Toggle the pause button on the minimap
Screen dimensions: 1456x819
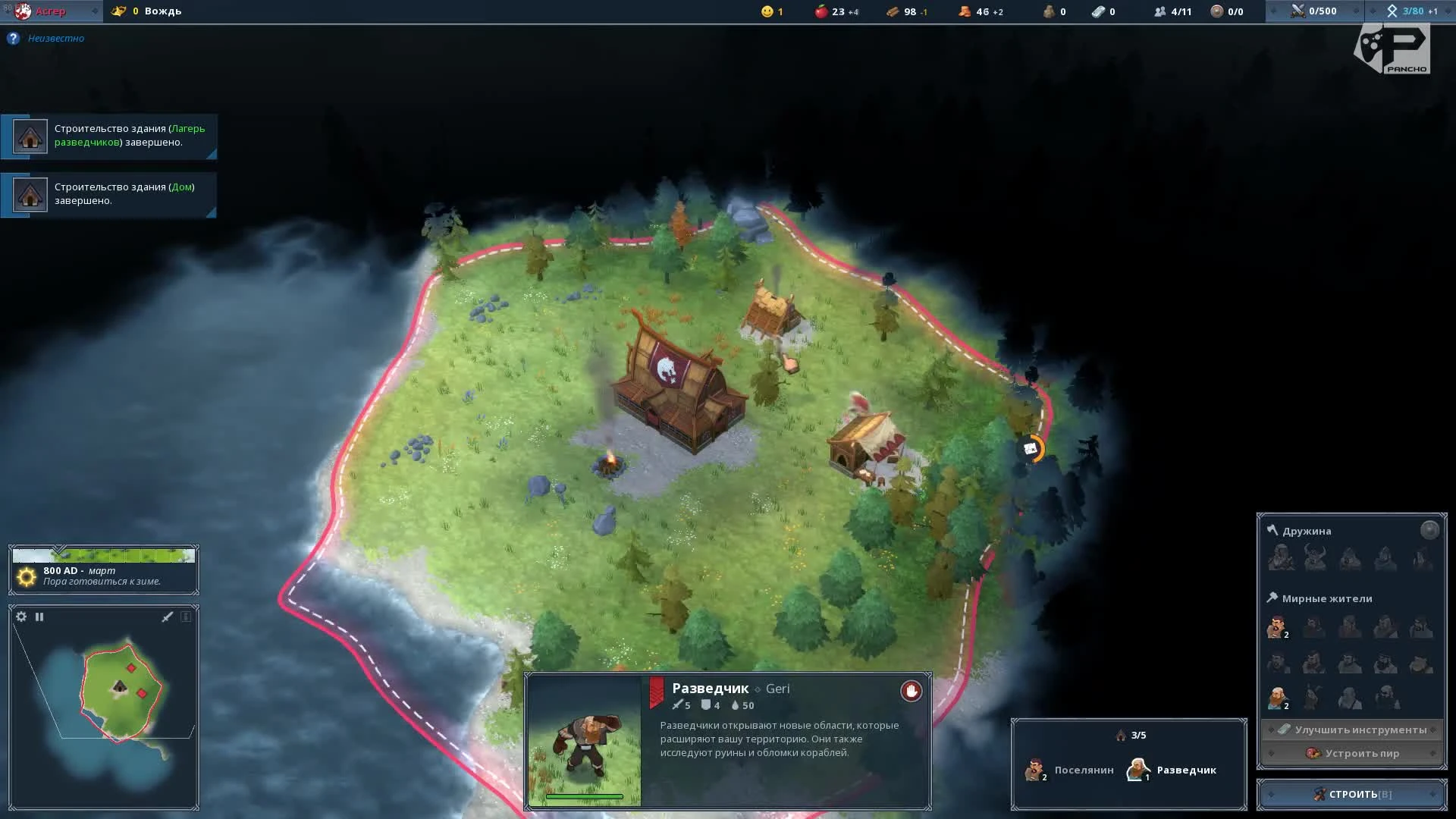click(39, 617)
